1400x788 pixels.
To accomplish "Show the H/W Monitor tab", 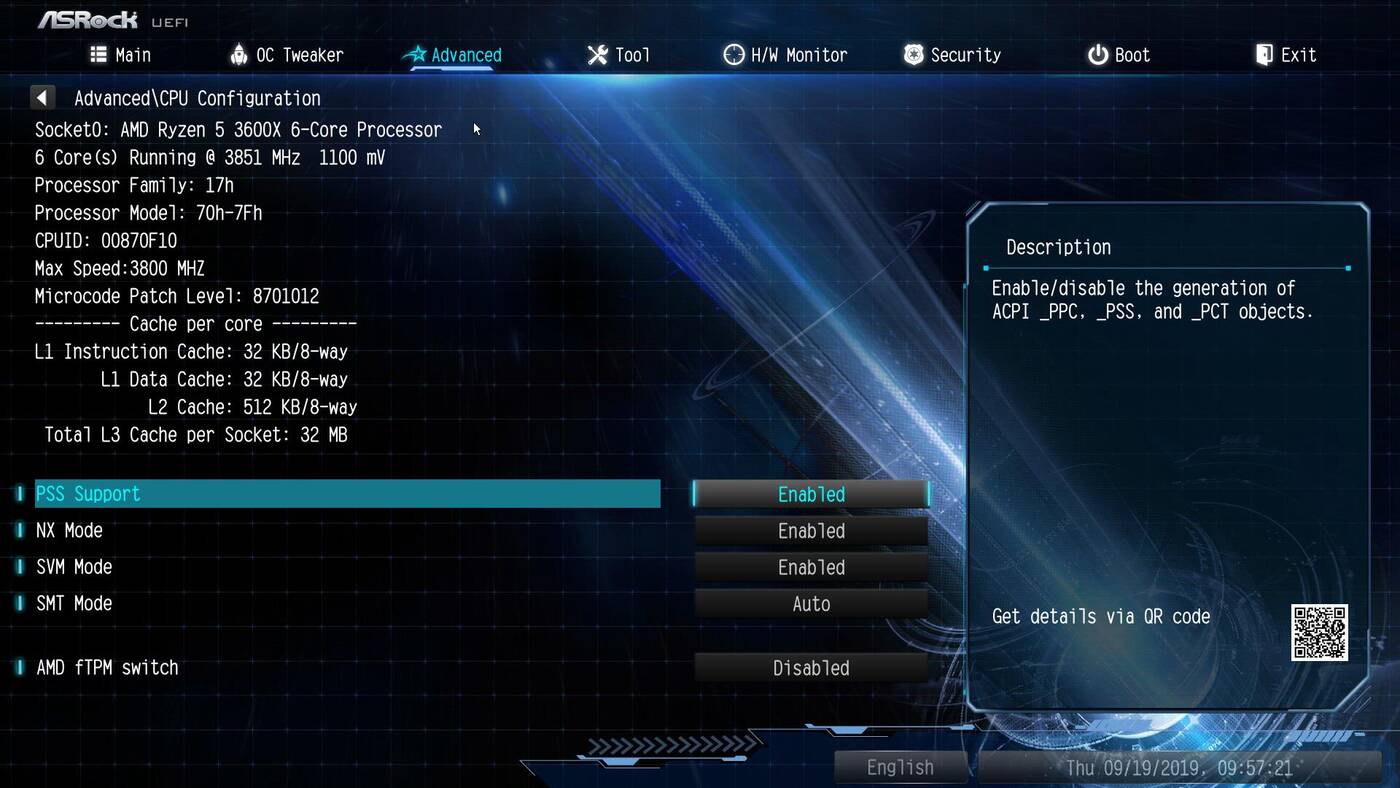I will [x=785, y=55].
